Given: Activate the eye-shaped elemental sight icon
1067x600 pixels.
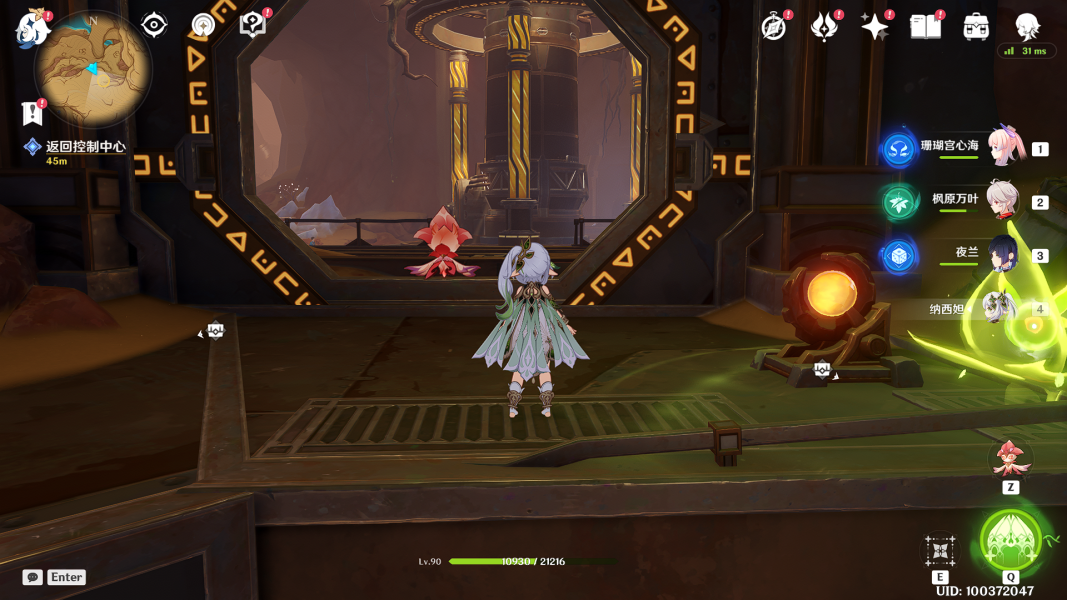Looking at the screenshot, I should click(154, 25).
